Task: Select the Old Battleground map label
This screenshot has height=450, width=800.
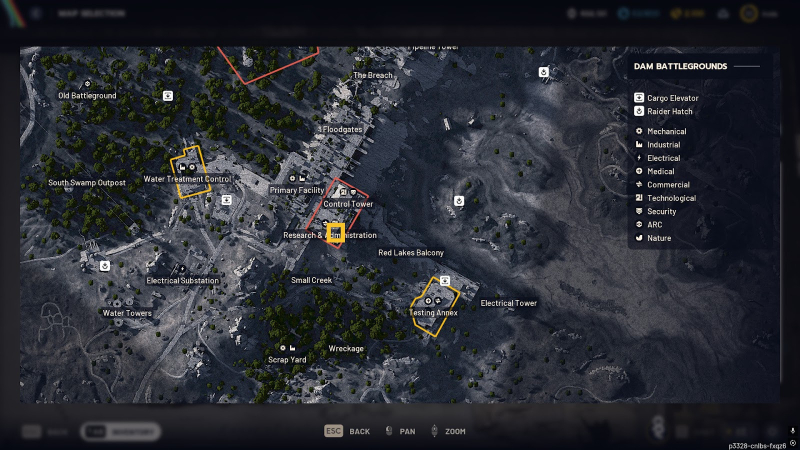Action: coord(87,95)
